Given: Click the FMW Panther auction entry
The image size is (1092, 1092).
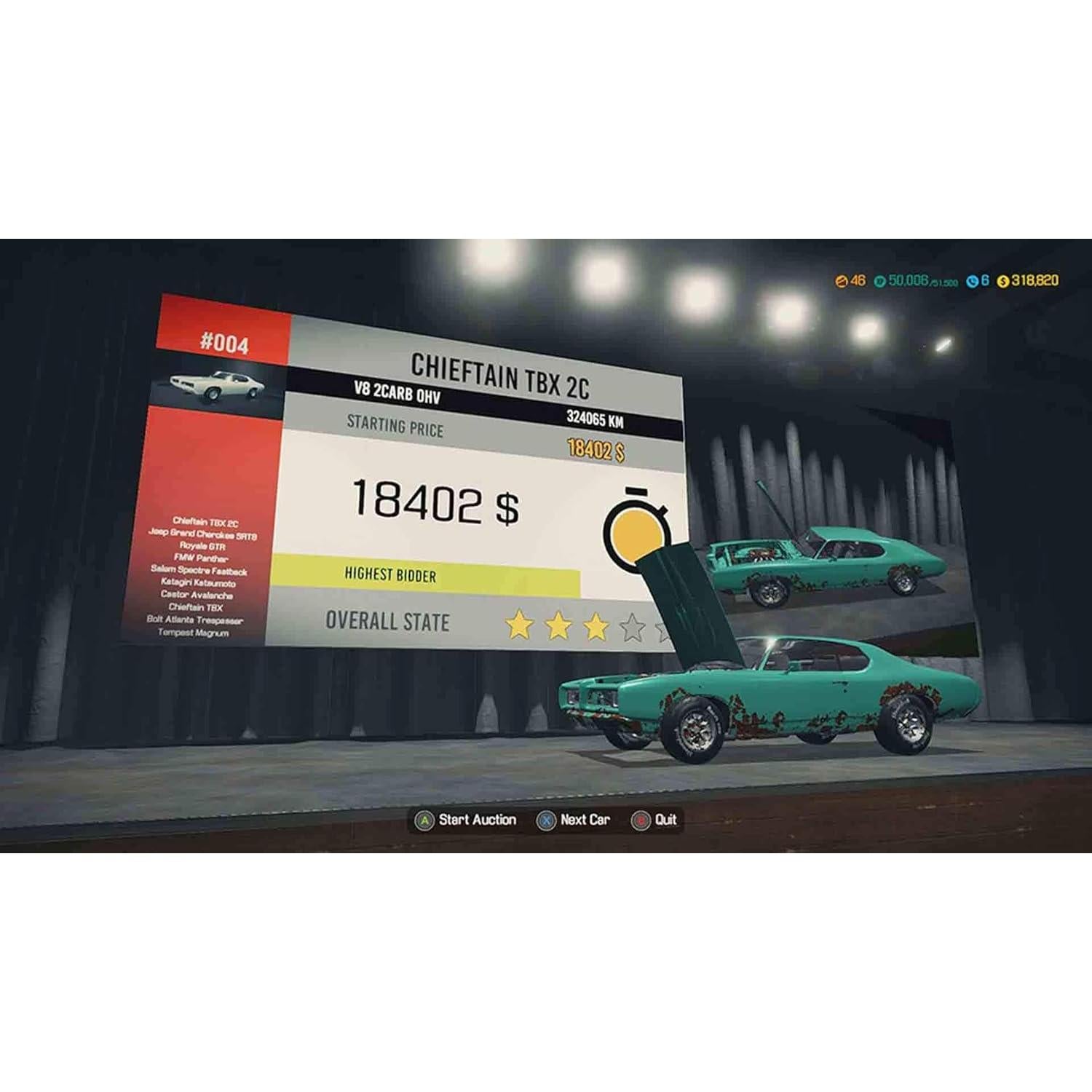Looking at the screenshot, I should click(201, 559).
